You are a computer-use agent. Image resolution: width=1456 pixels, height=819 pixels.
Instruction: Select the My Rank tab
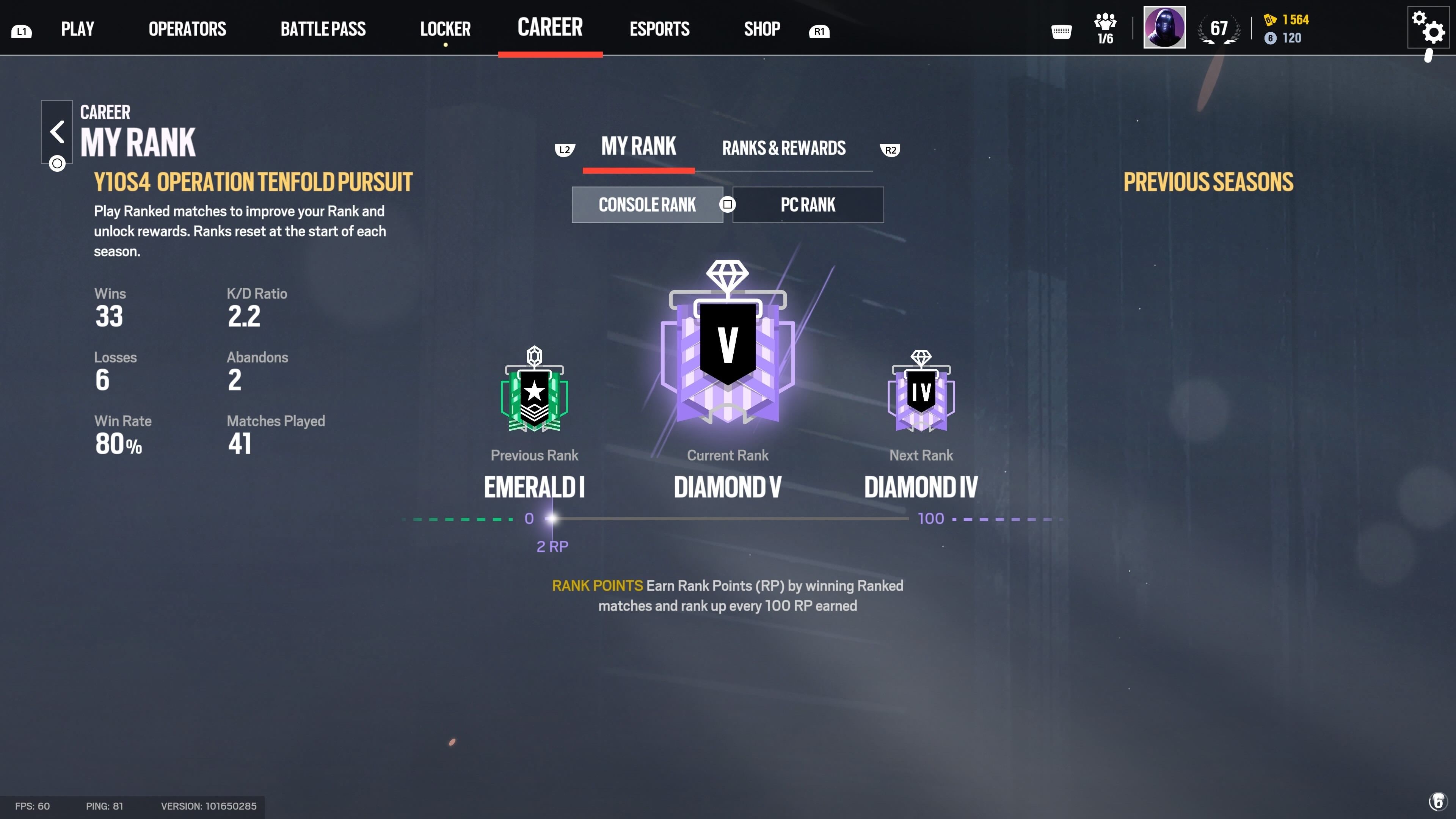(638, 147)
